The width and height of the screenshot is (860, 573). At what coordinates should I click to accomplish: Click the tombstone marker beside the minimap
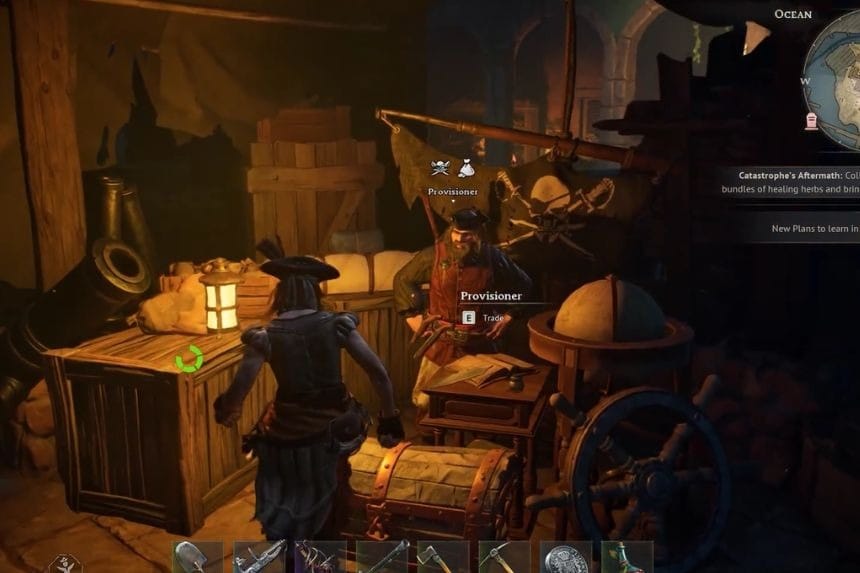tap(811, 121)
